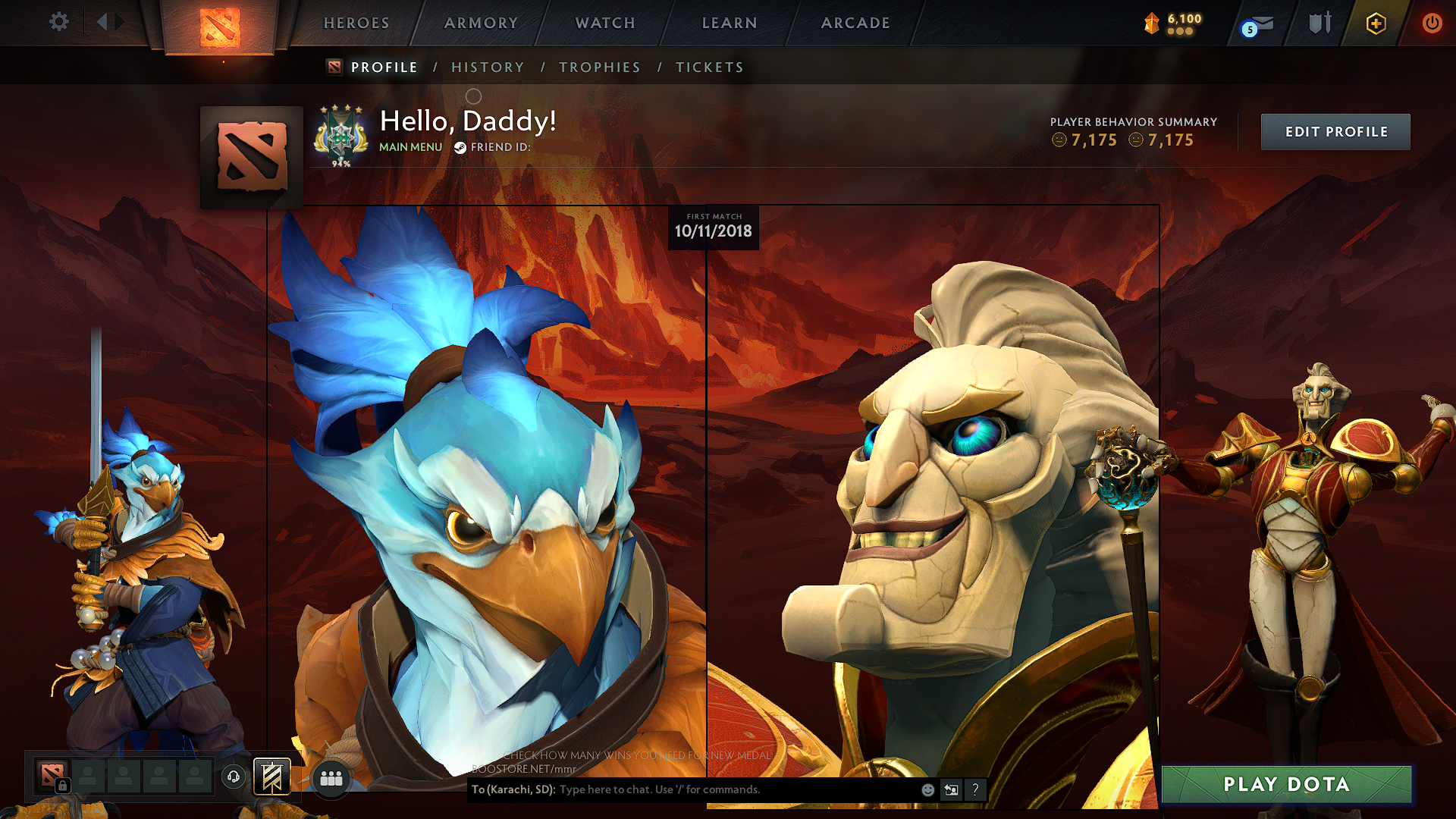The width and height of the screenshot is (1456, 819).
Task: Toggle the chat window popout icon
Action: (951, 789)
